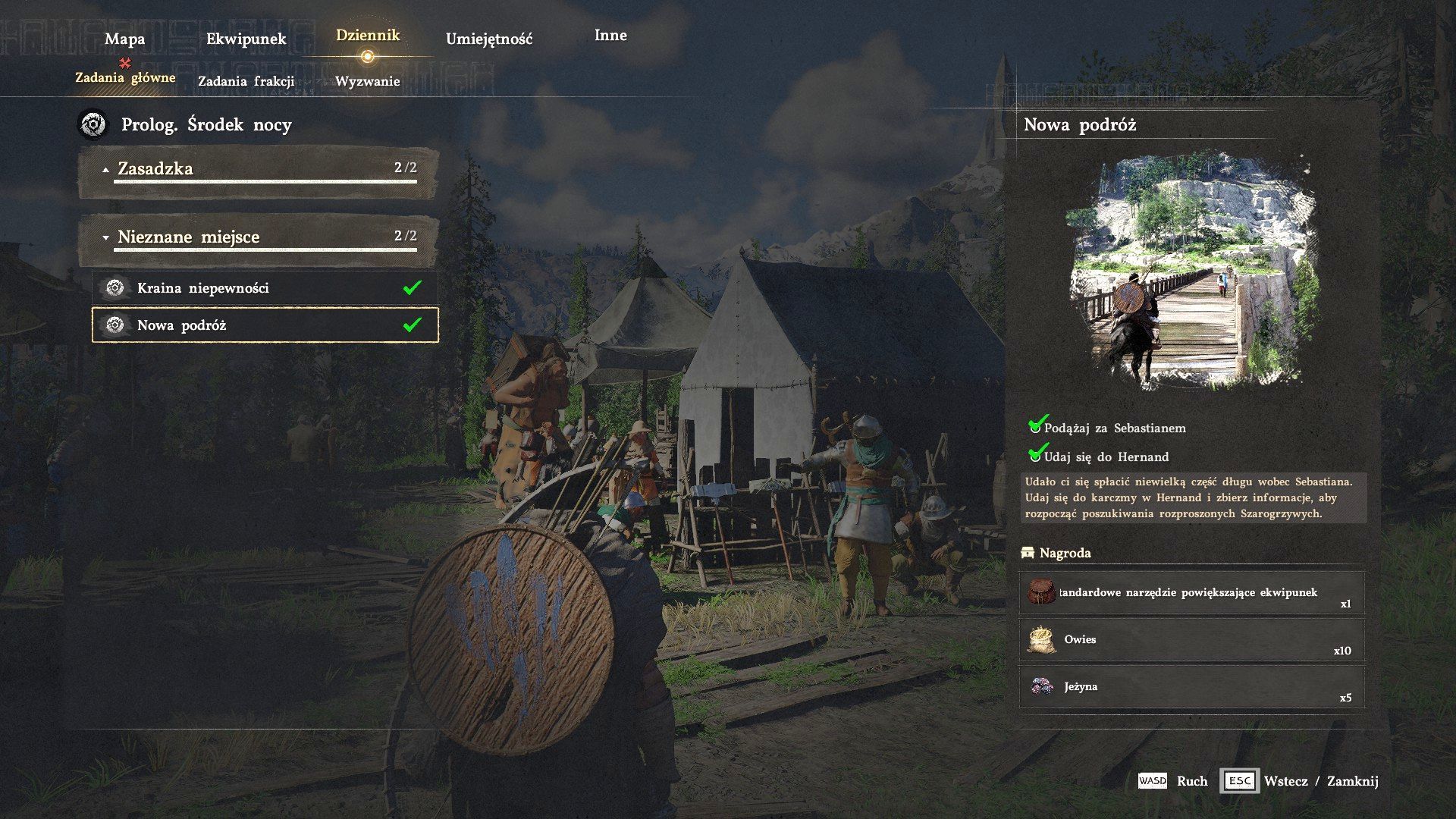
Task: Switch to the Ekwipunek tab
Action: tap(246, 39)
